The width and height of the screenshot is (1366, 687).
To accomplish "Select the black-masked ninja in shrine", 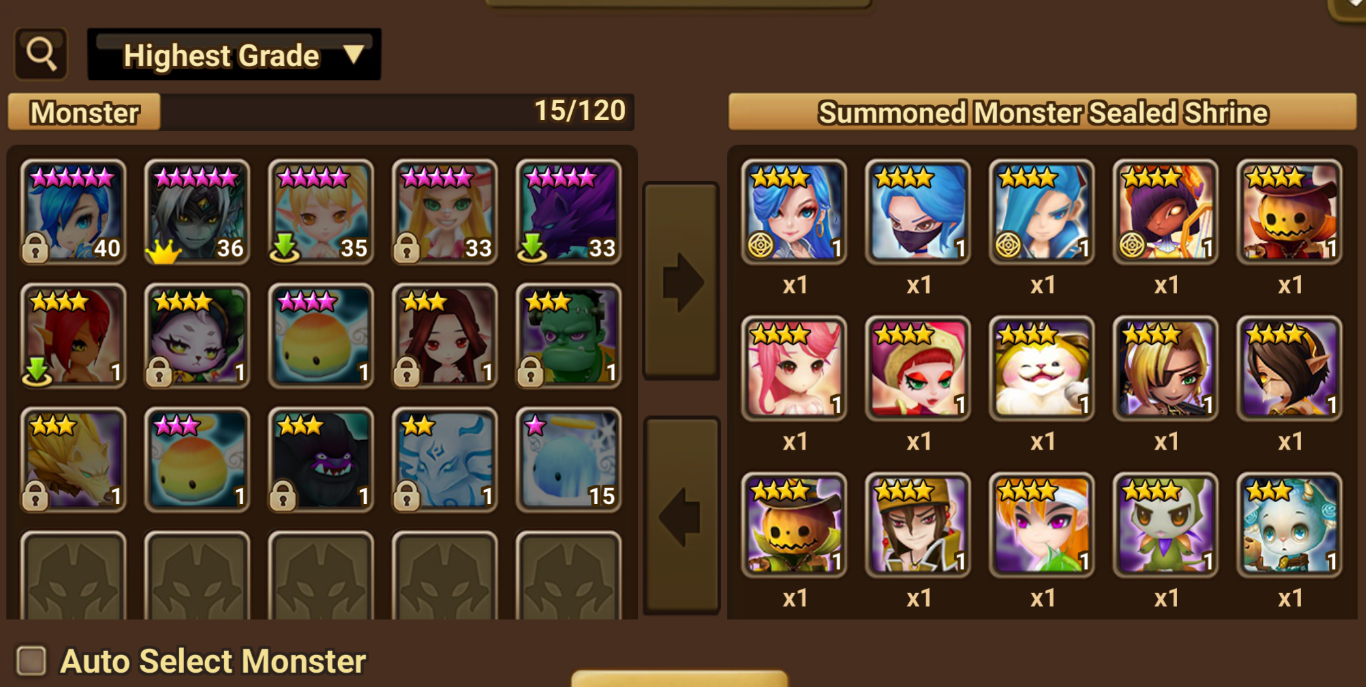I will point(918,212).
